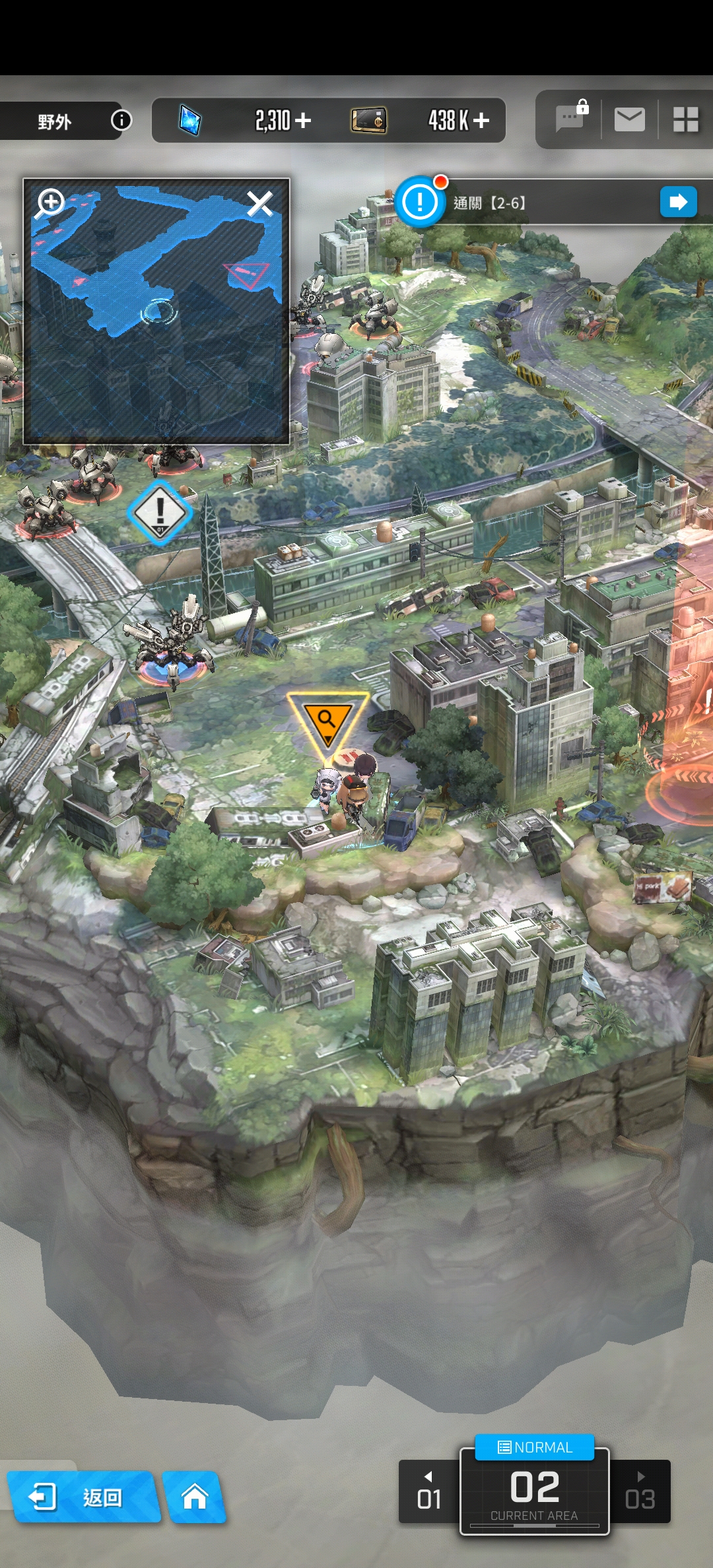Screen dimensions: 713x1568
Task: Tap the orange magnifier search marker
Action: point(327,722)
